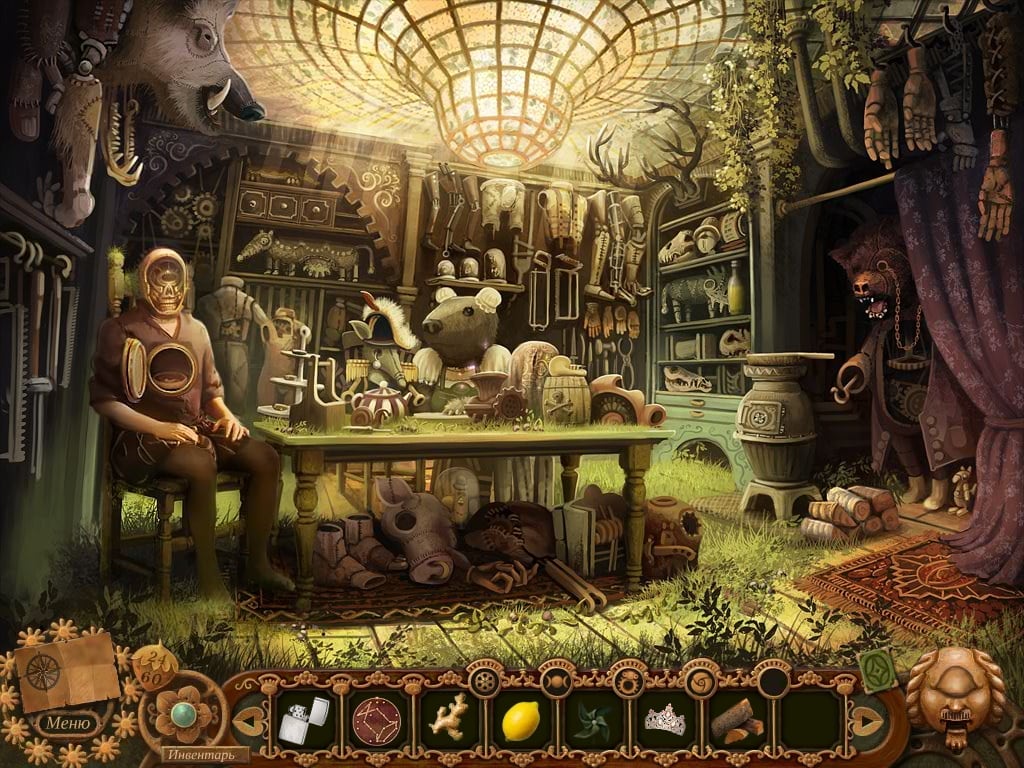Activate the turquoise gem flower button
The height and width of the screenshot is (768, 1024).
pyautogui.click(x=185, y=713)
